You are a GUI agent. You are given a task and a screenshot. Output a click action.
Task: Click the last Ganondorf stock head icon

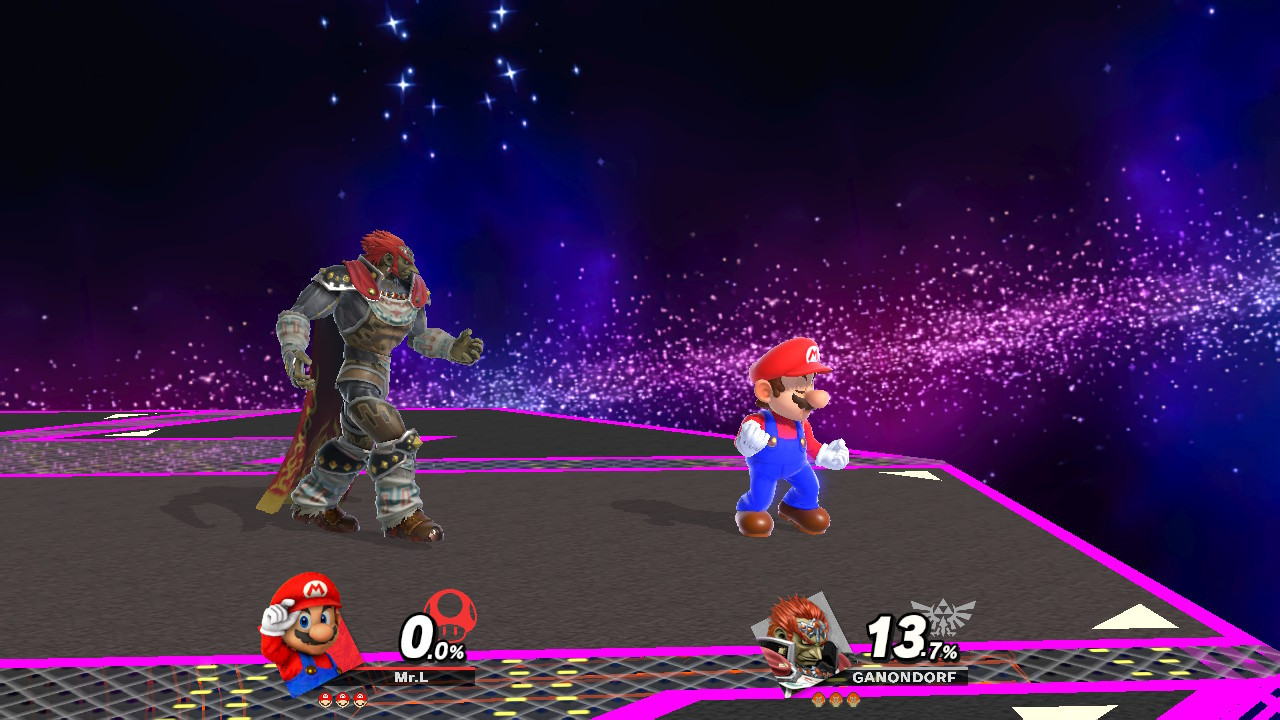coord(853,700)
